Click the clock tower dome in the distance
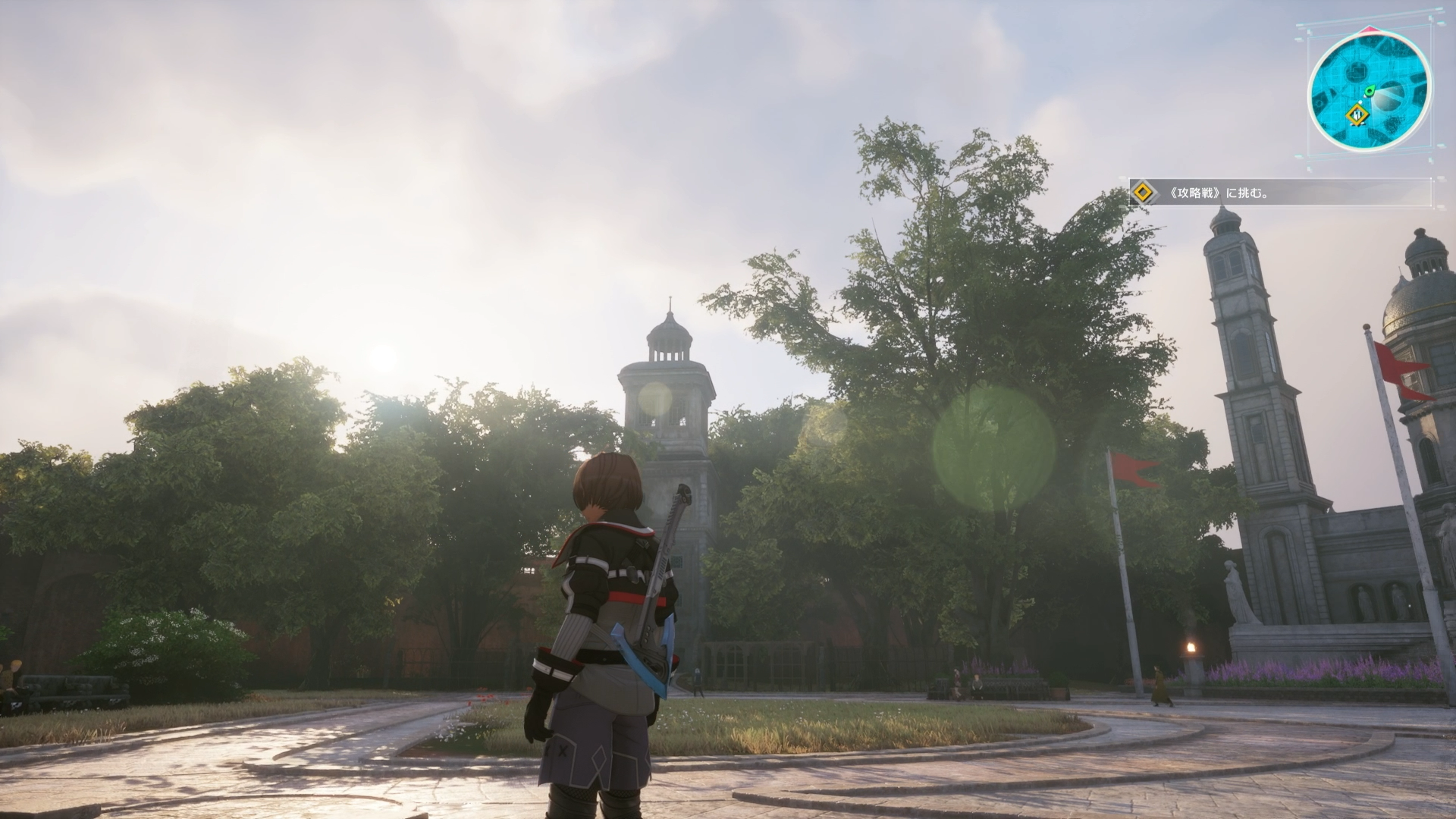Viewport: 1456px width, 819px height. tap(670, 330)
